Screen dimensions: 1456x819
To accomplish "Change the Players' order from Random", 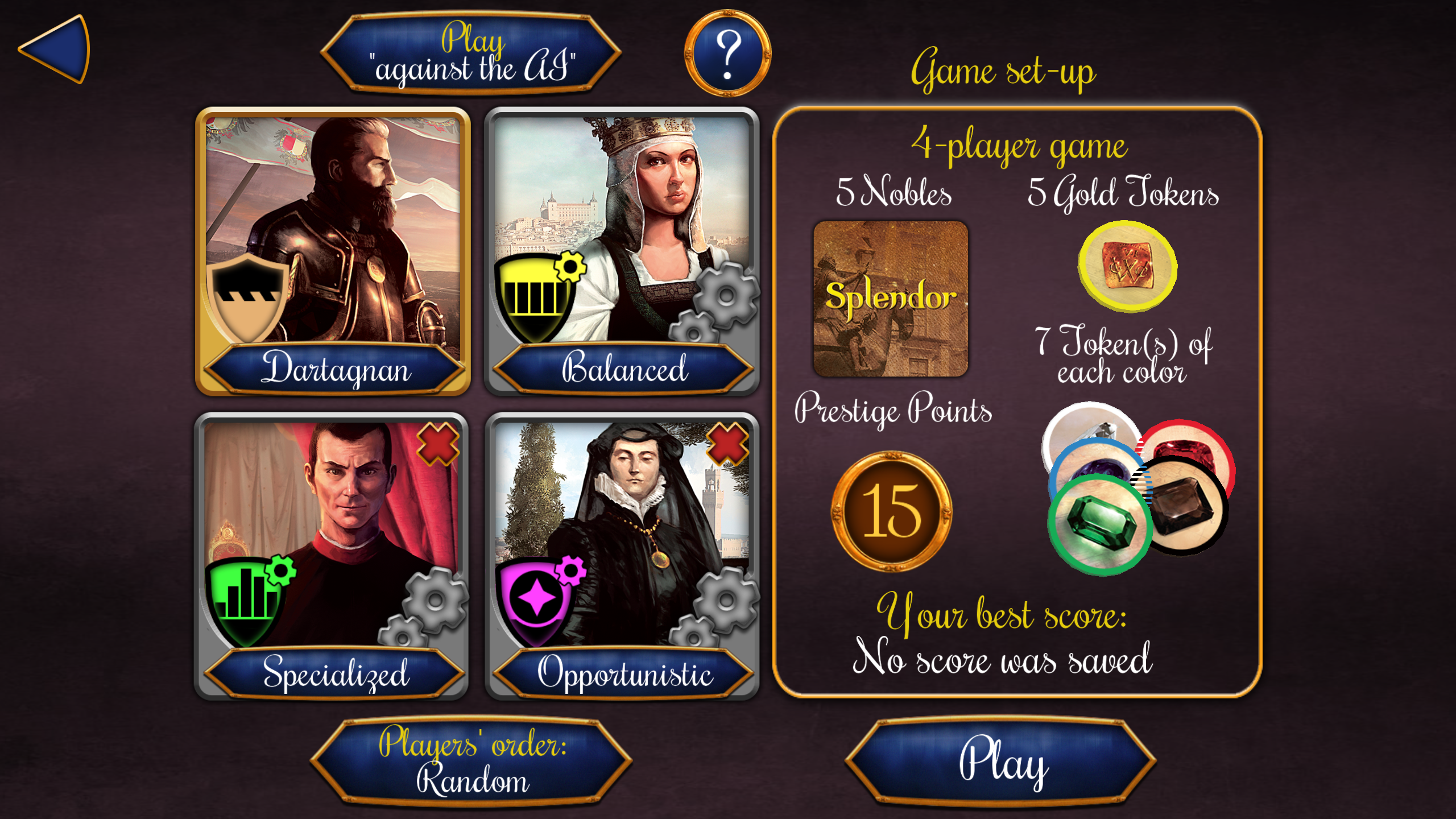I will click(x=473, y=763).
